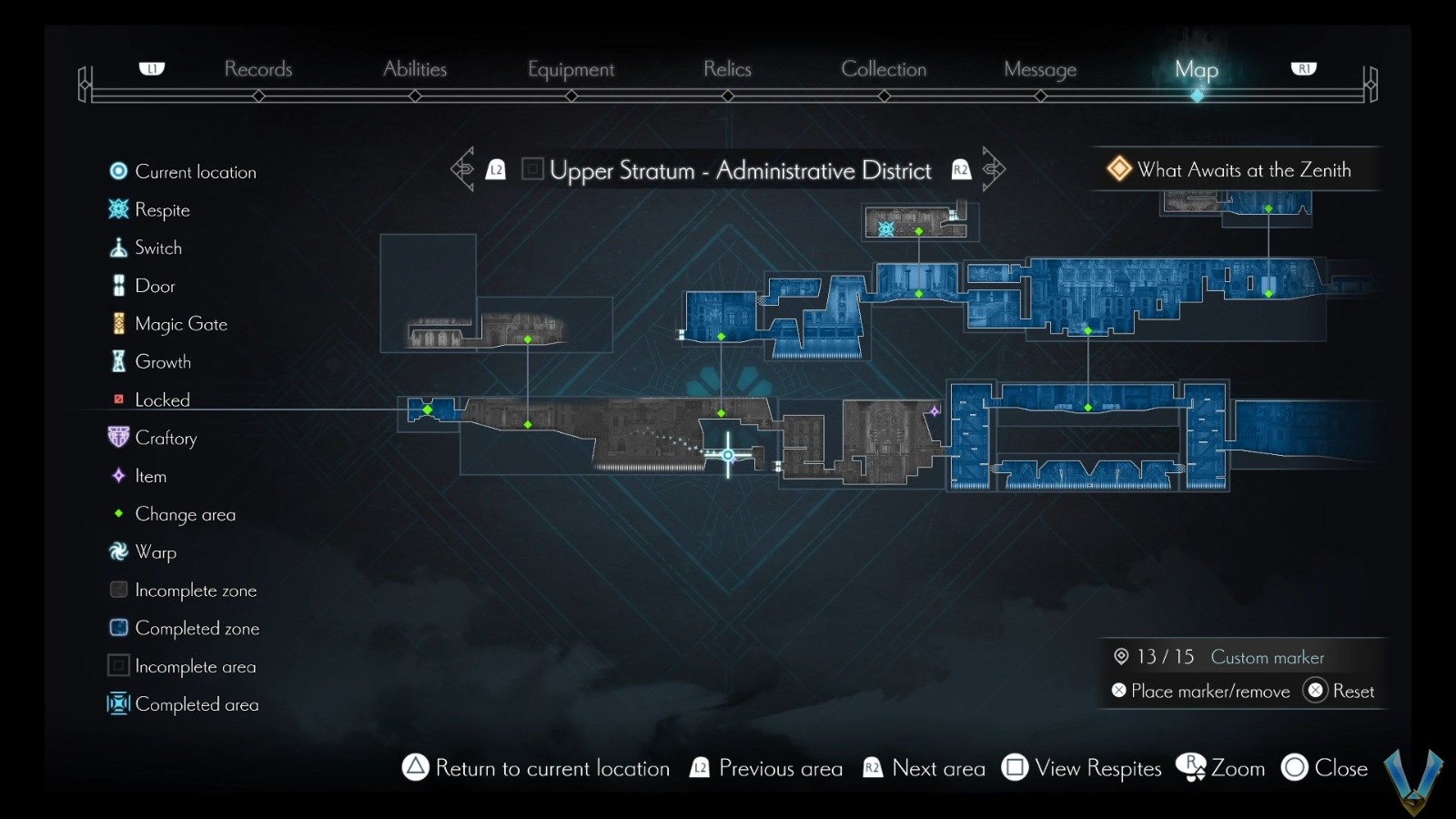Click the current location marker on the map

coord(728,454)
